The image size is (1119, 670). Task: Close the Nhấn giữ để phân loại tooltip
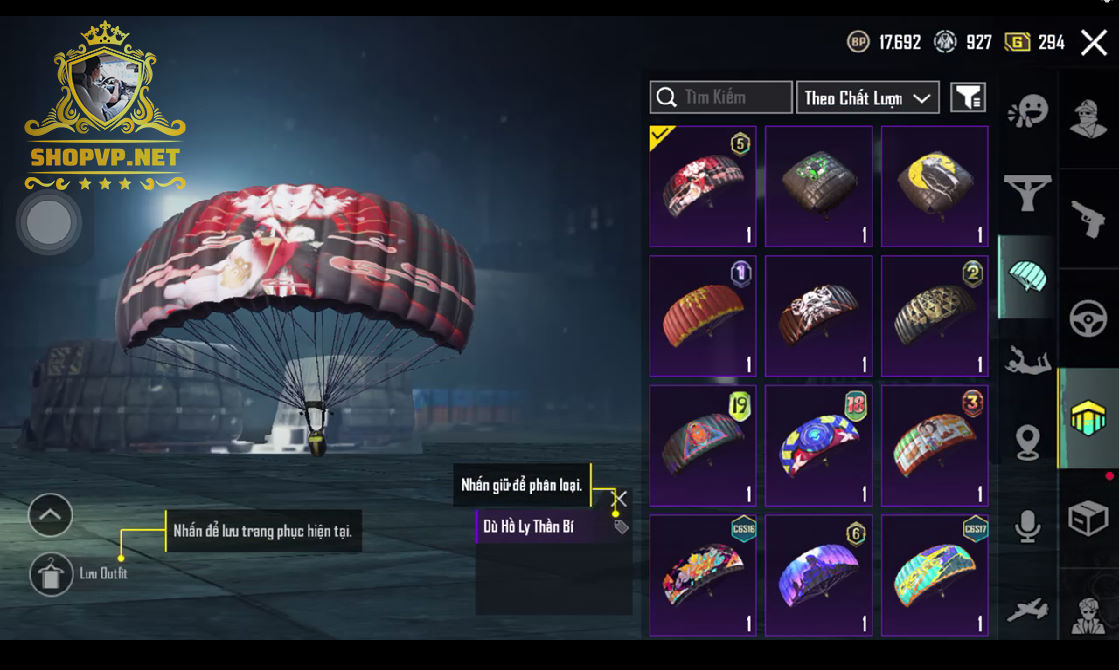[620, 497]
